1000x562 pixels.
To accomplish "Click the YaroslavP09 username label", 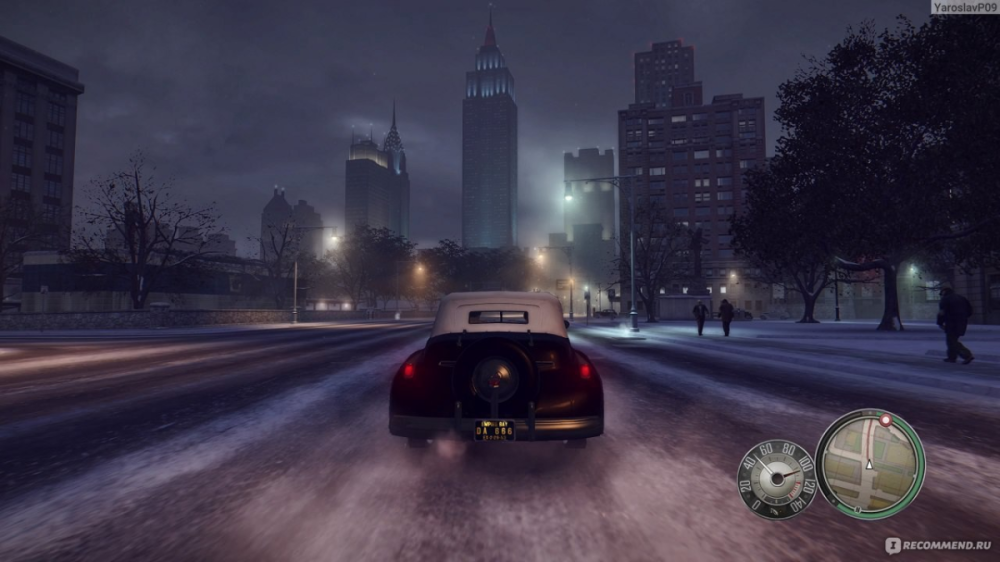I will click(x=963, y=7).
